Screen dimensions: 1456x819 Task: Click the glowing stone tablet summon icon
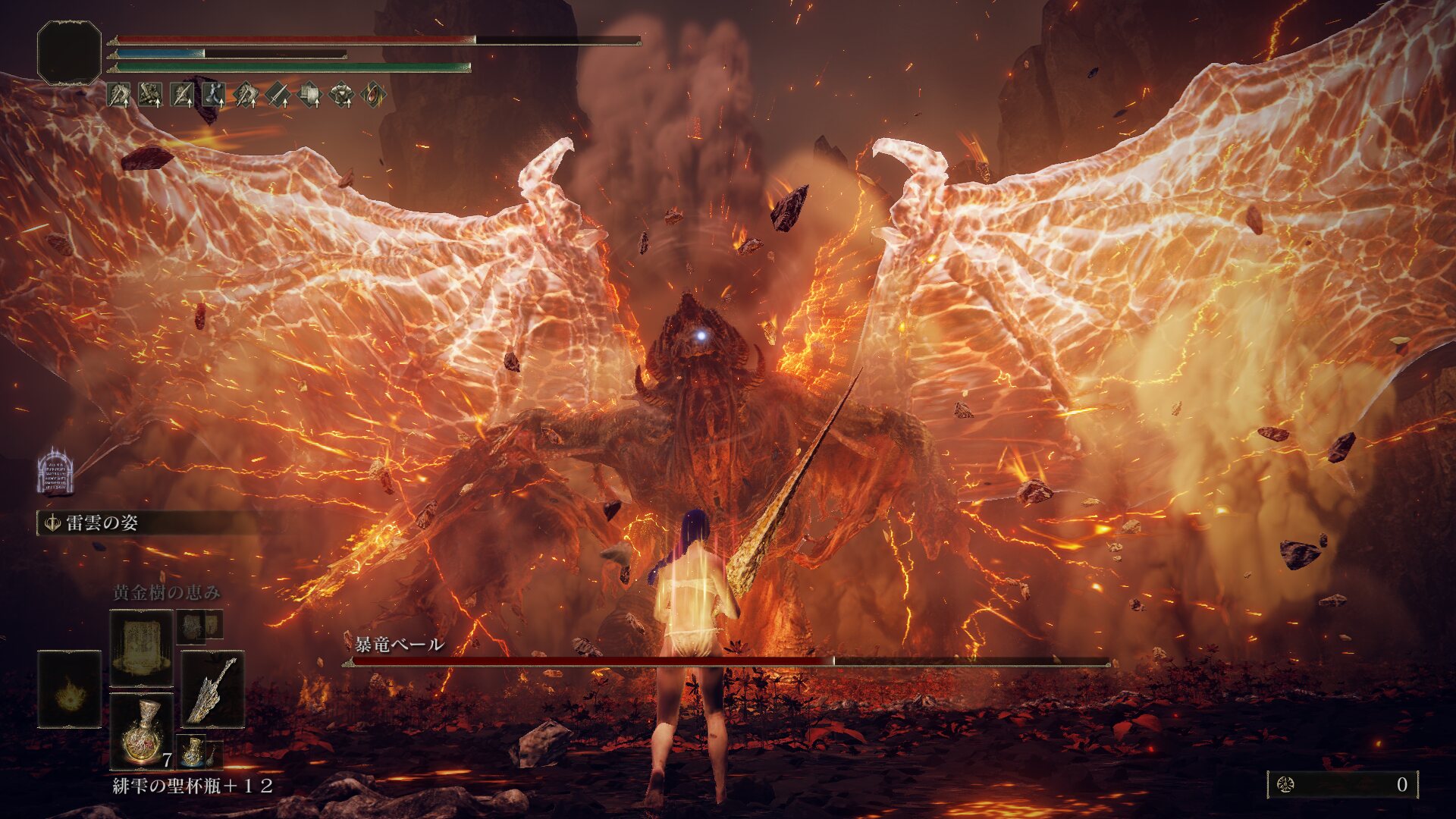coord(55,472)
